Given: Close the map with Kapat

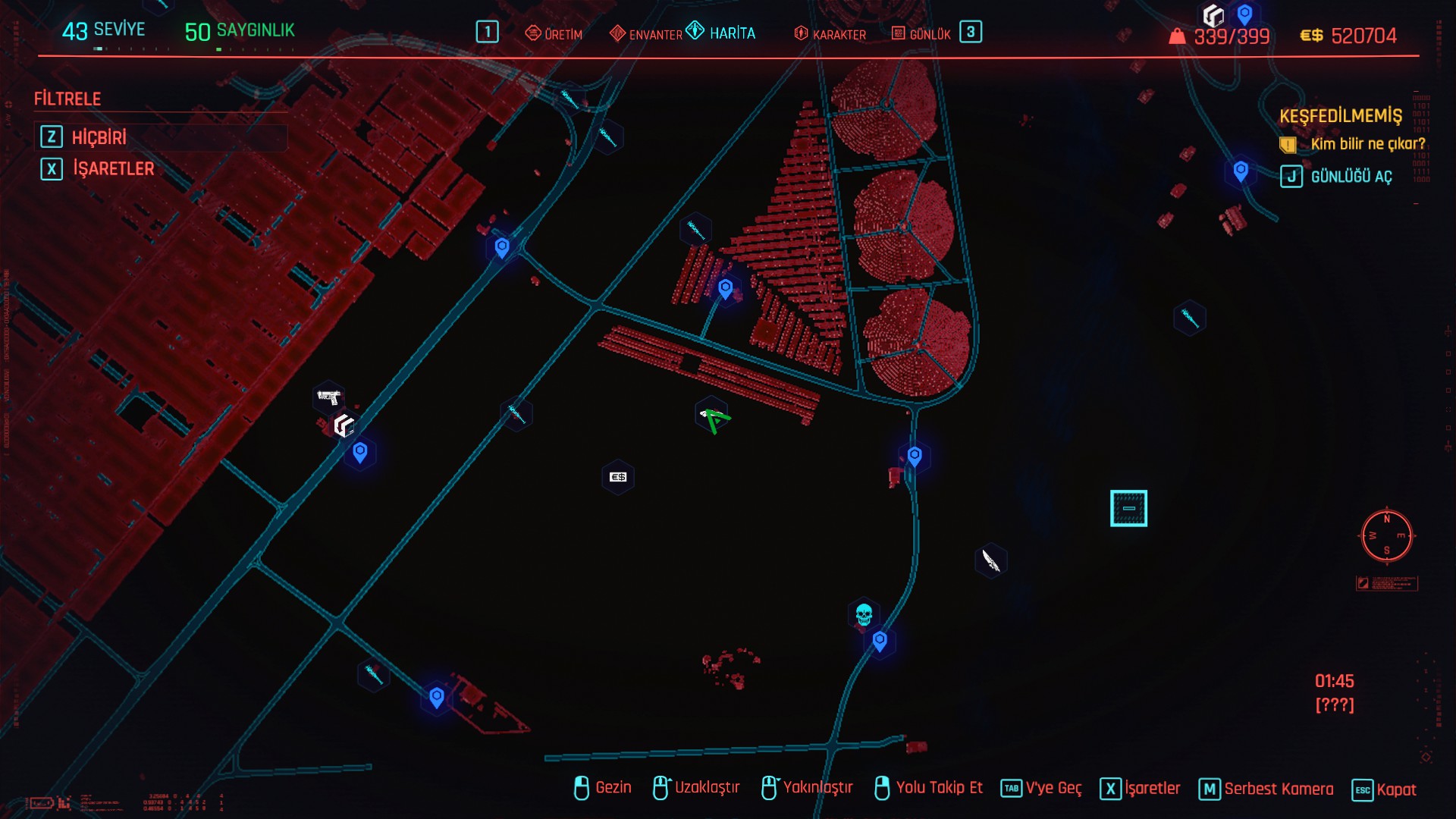Looking at the screenshot, I should (x=1395, y=789).
